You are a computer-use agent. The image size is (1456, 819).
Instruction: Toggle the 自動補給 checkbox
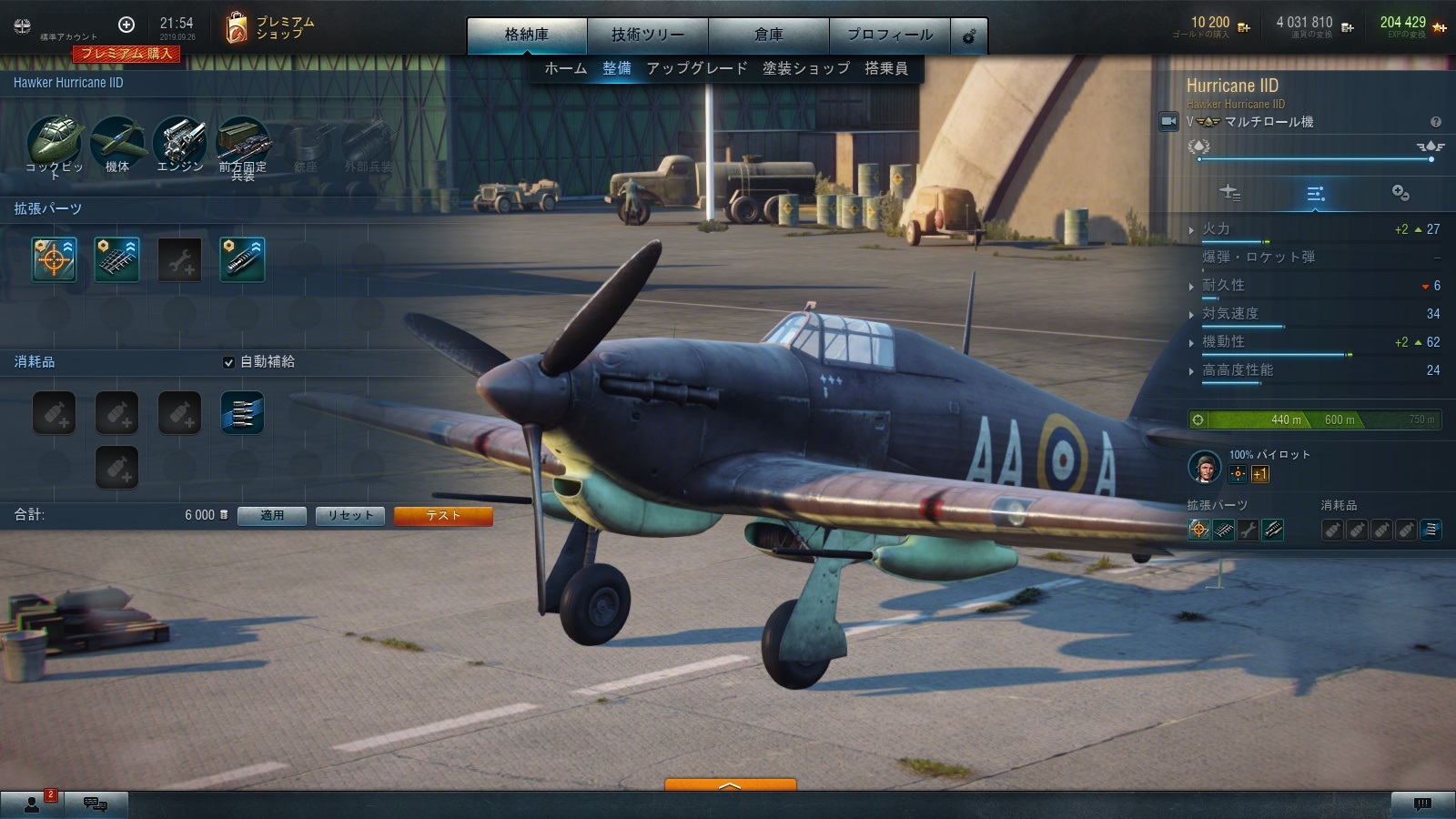(x=228, y=362)
